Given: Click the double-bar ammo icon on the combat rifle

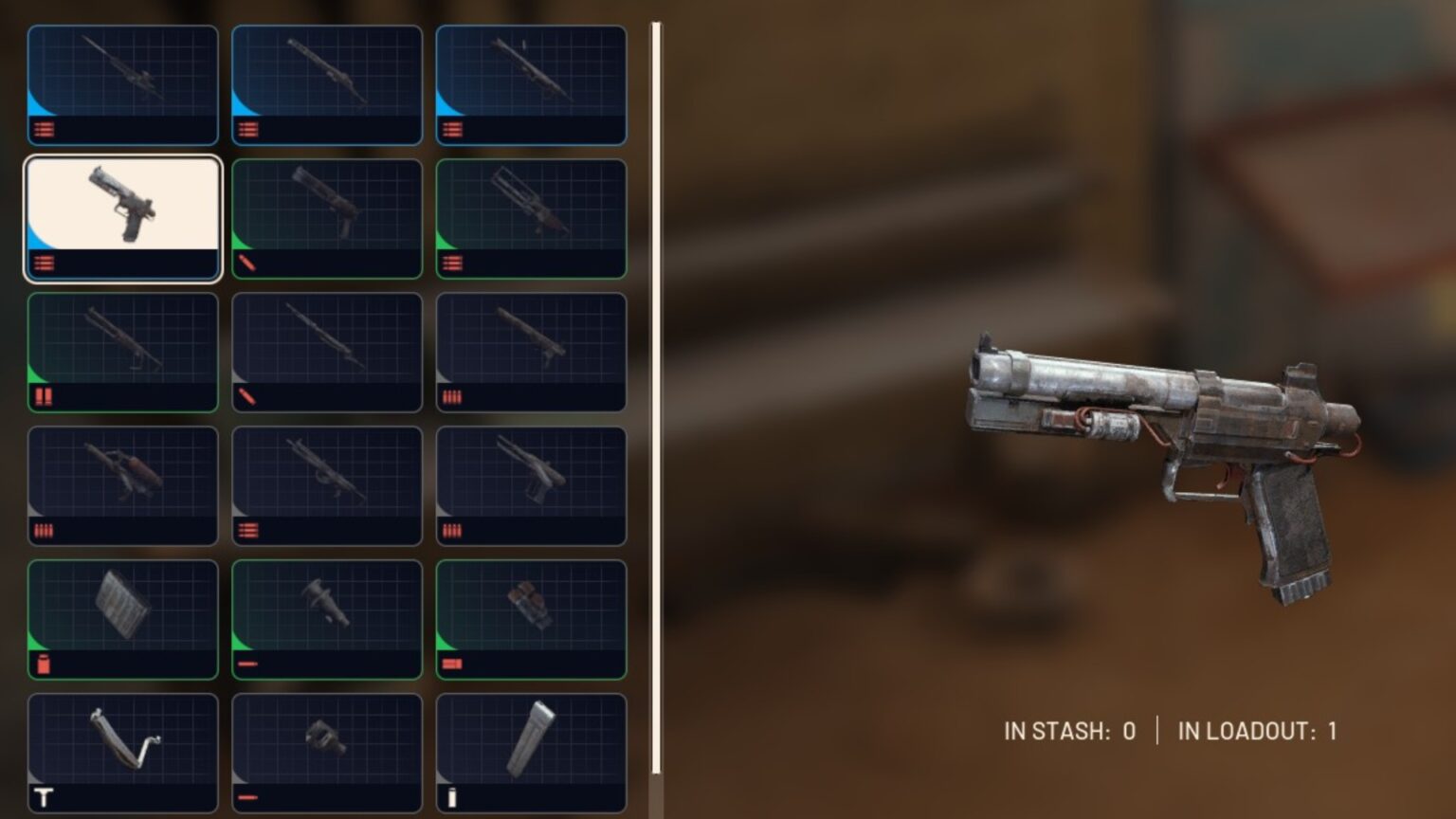Looking at the screenshot, I should pyautogui.click(x=248, y=531).
